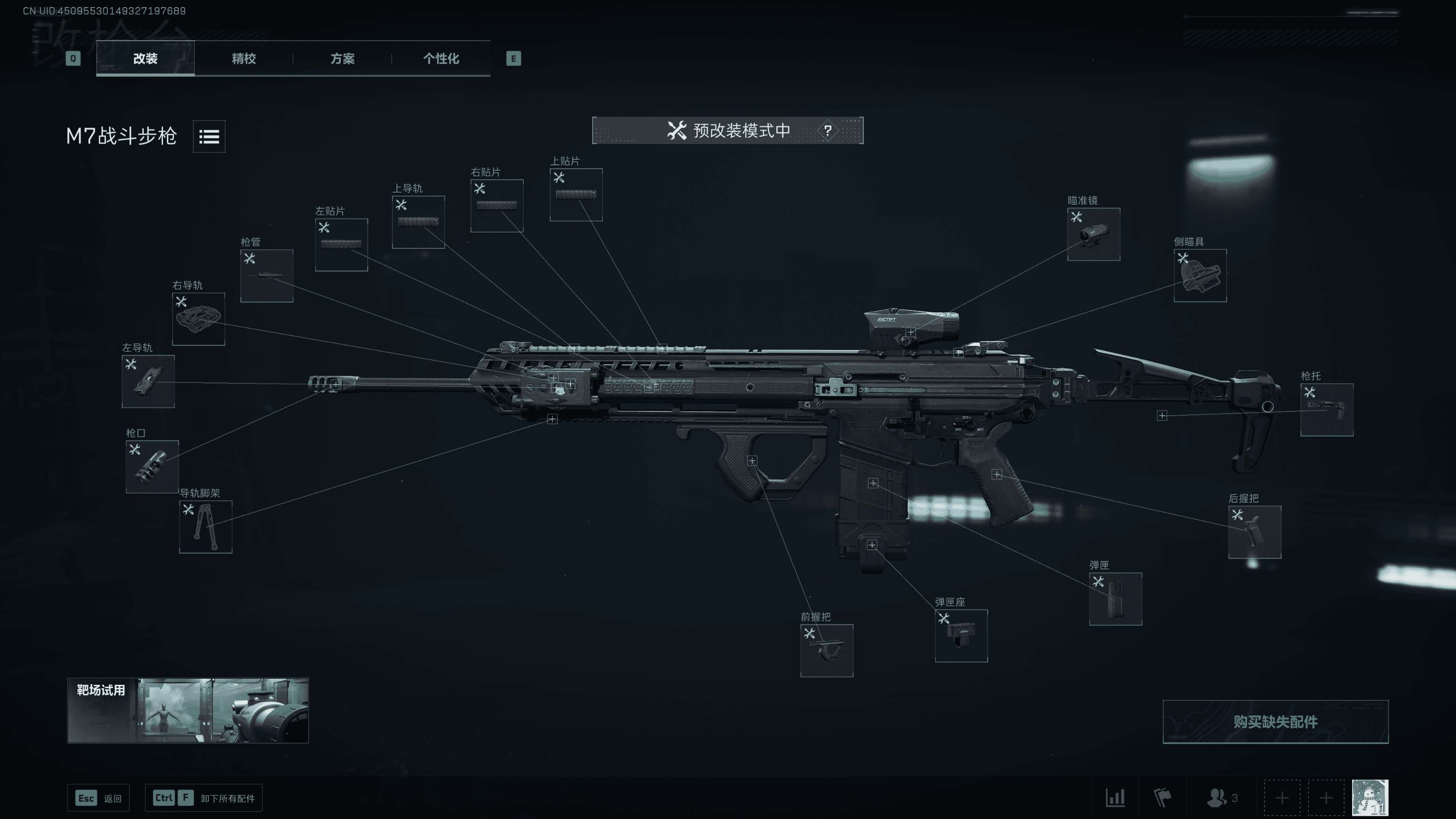The width and height of the screenshot is (1456, 819).
Task: Open the 前握把 foregrip slot
Action: coord(827,651)
